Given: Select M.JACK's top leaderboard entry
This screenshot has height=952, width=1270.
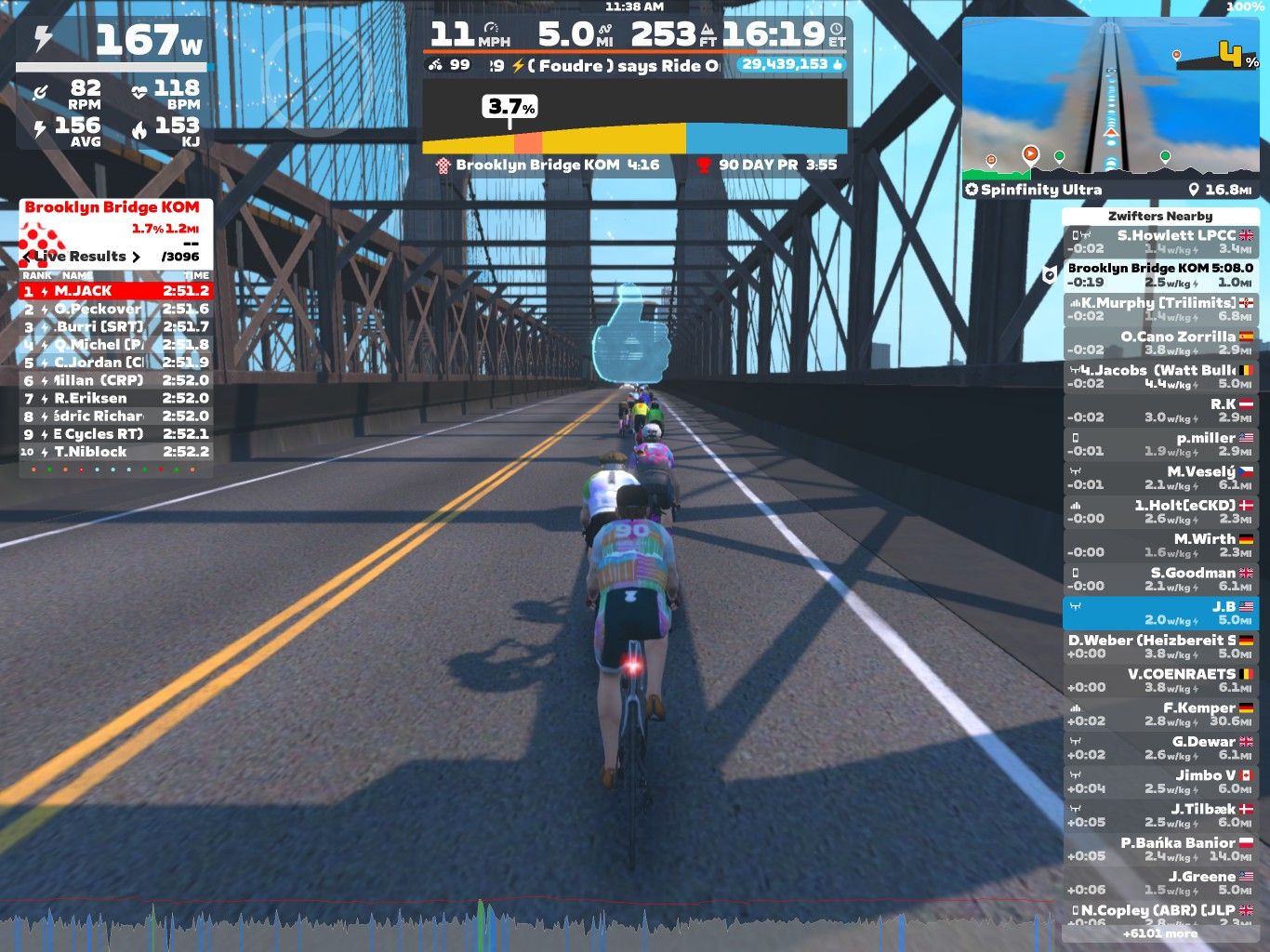Looking at the screenshot, I should click(116, 291).
